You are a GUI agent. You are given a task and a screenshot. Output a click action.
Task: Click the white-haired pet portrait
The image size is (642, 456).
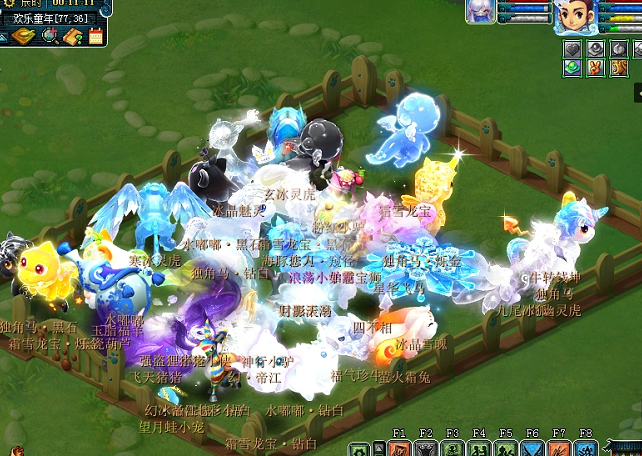click(480, 13)
